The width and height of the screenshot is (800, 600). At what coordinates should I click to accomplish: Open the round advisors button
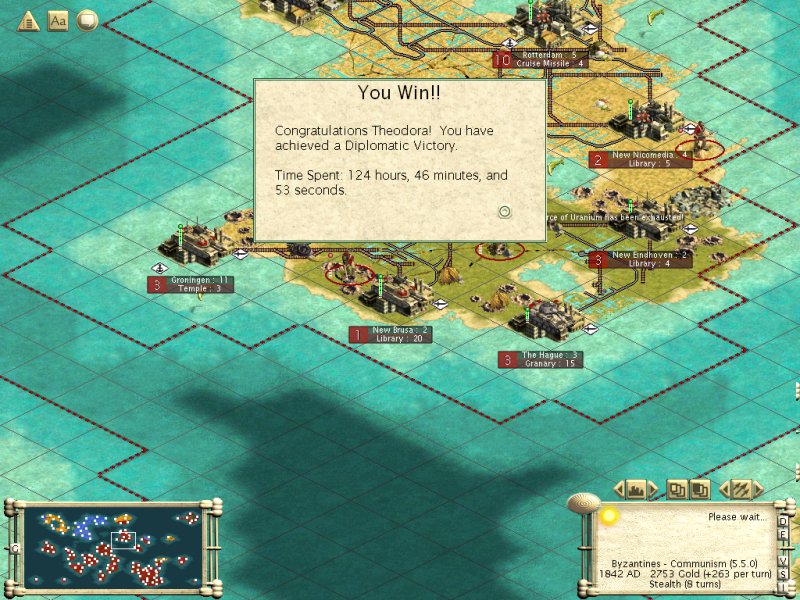[x=87, y=19]
